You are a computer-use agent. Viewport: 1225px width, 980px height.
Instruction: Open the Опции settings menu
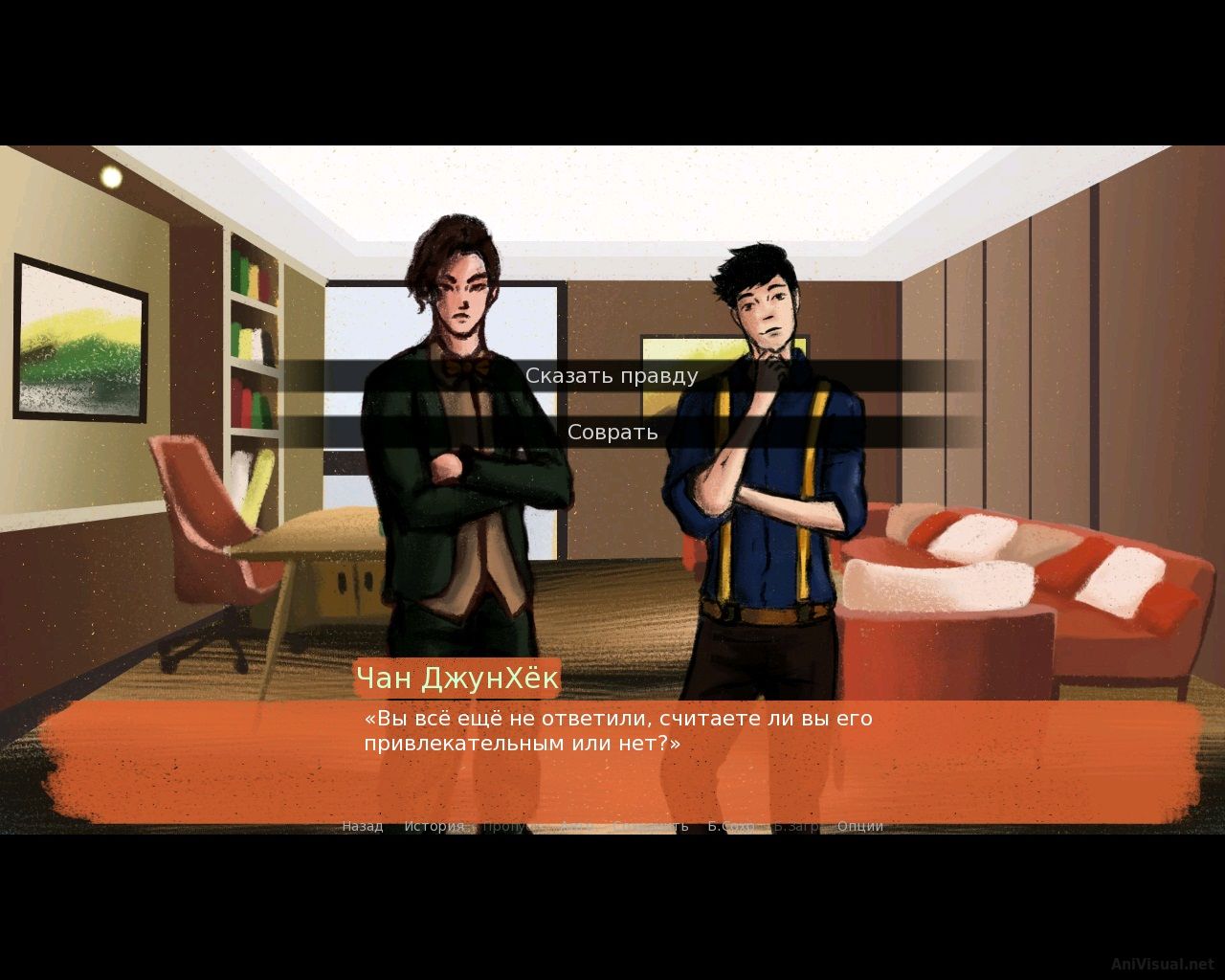click(x=860, y=825)
